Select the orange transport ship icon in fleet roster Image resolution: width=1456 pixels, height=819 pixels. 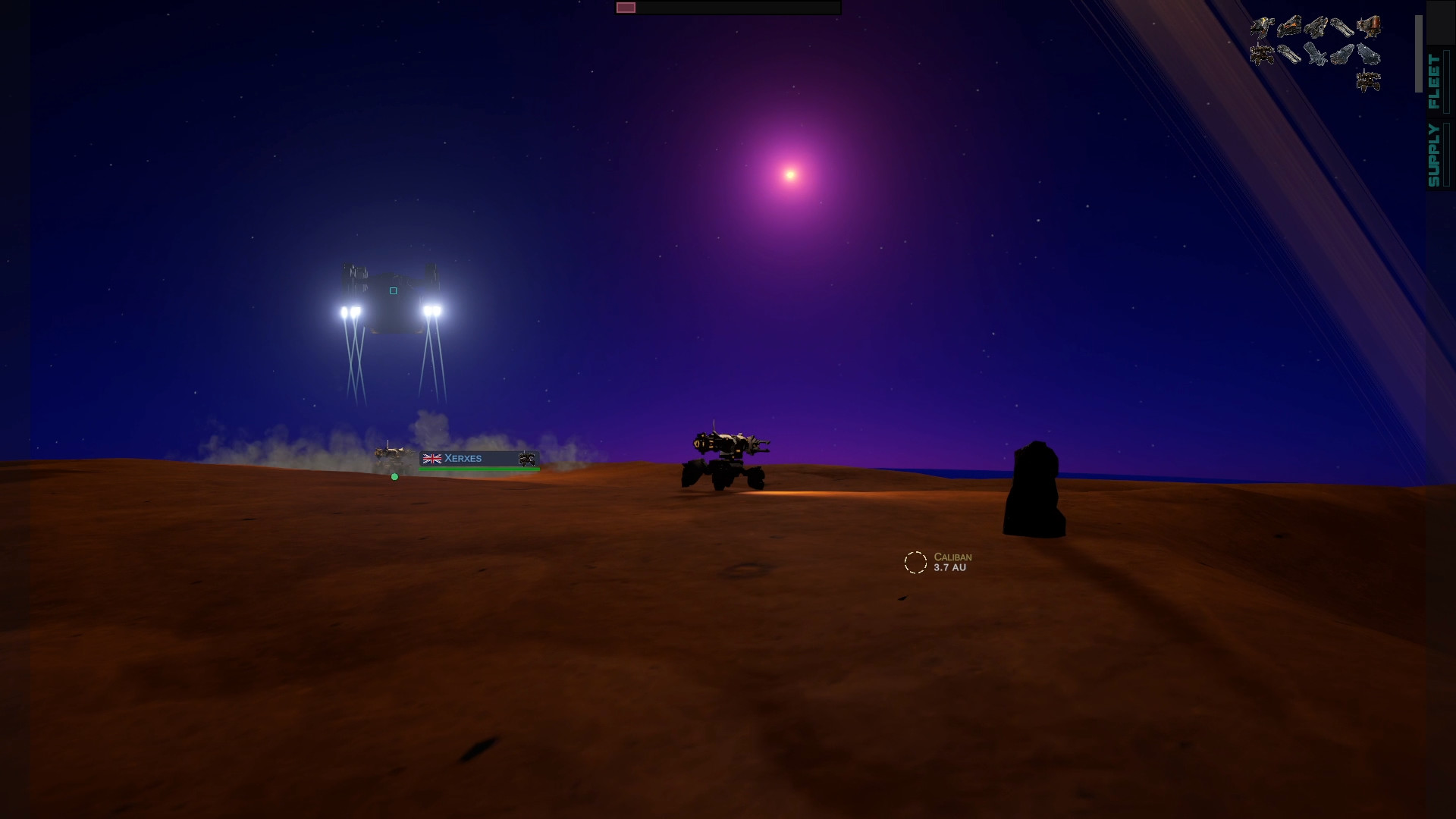coord(1289,25)
